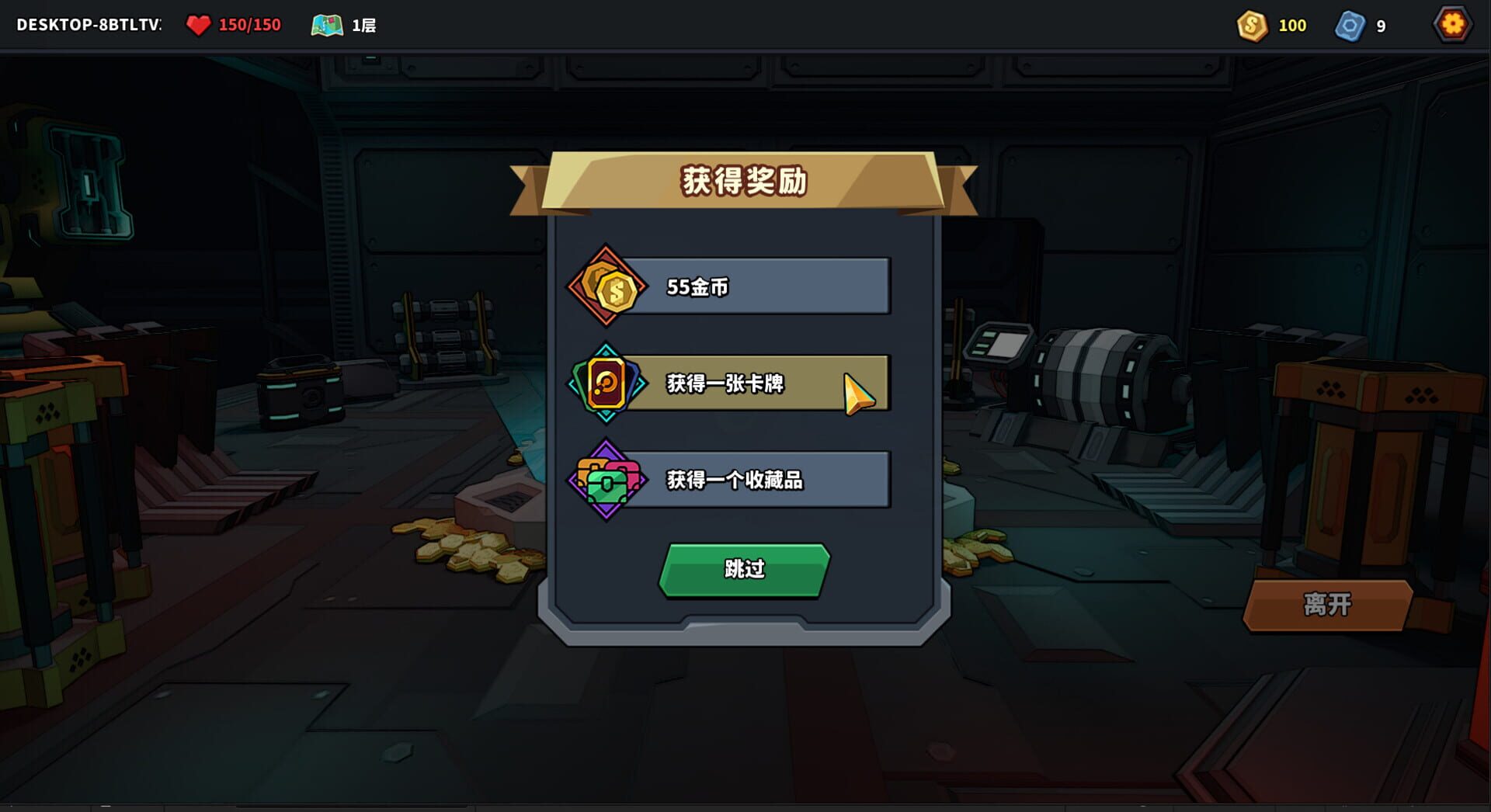
Task: Click the 获得奖励 banner title
Action: tap(744, 178)
